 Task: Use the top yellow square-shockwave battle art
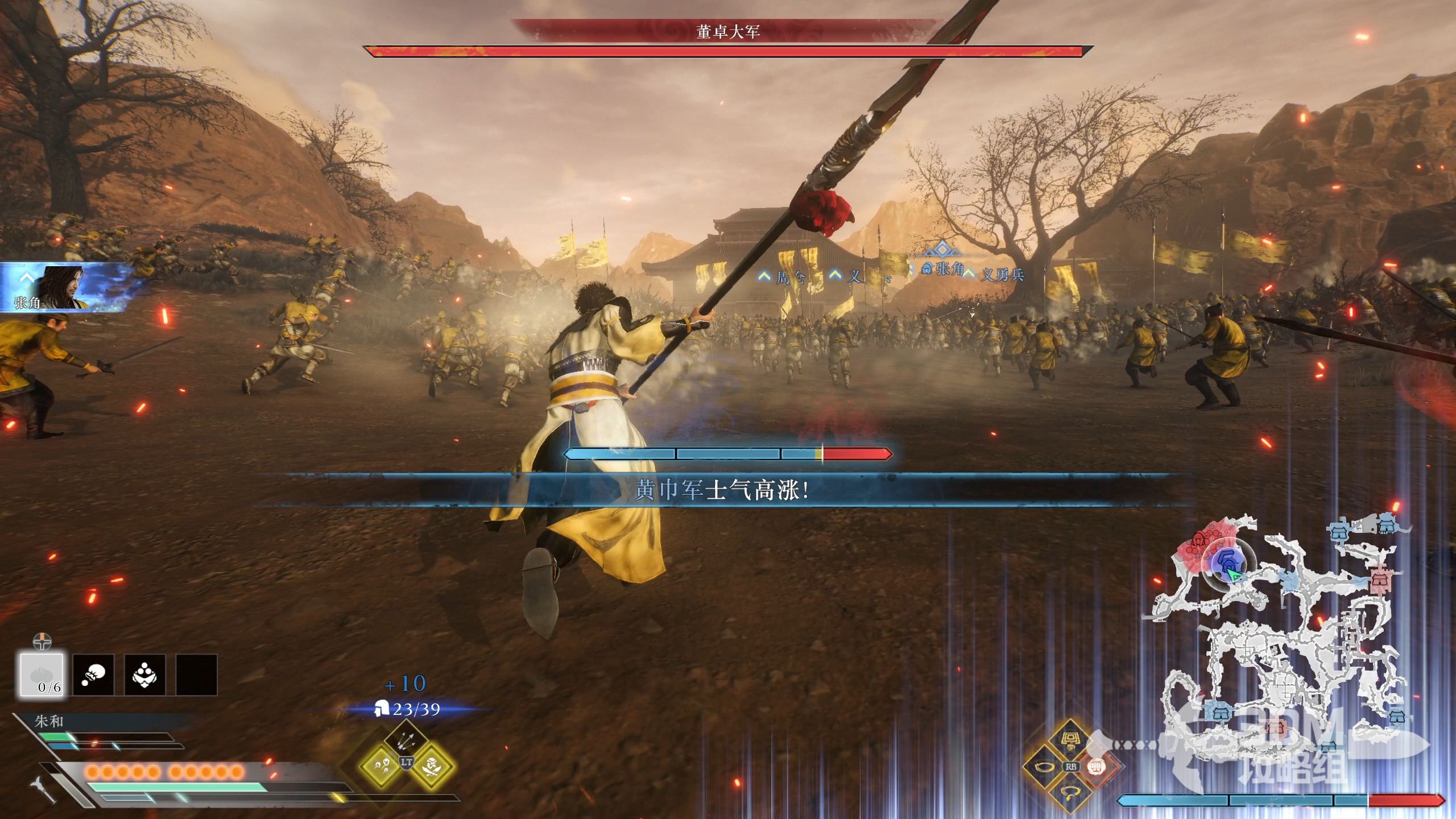click(x=1070, y=741)
